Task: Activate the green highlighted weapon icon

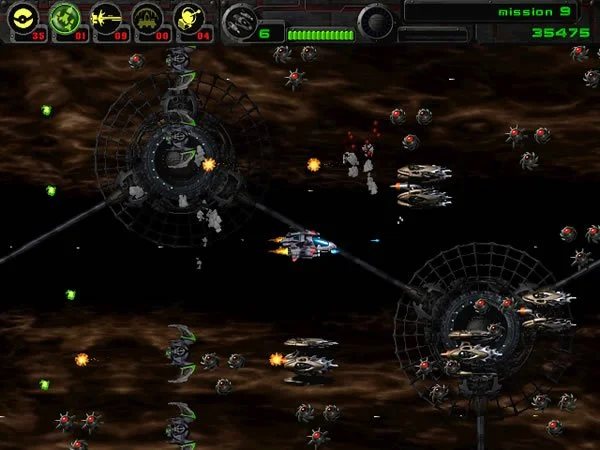Action: coord(65,18)
